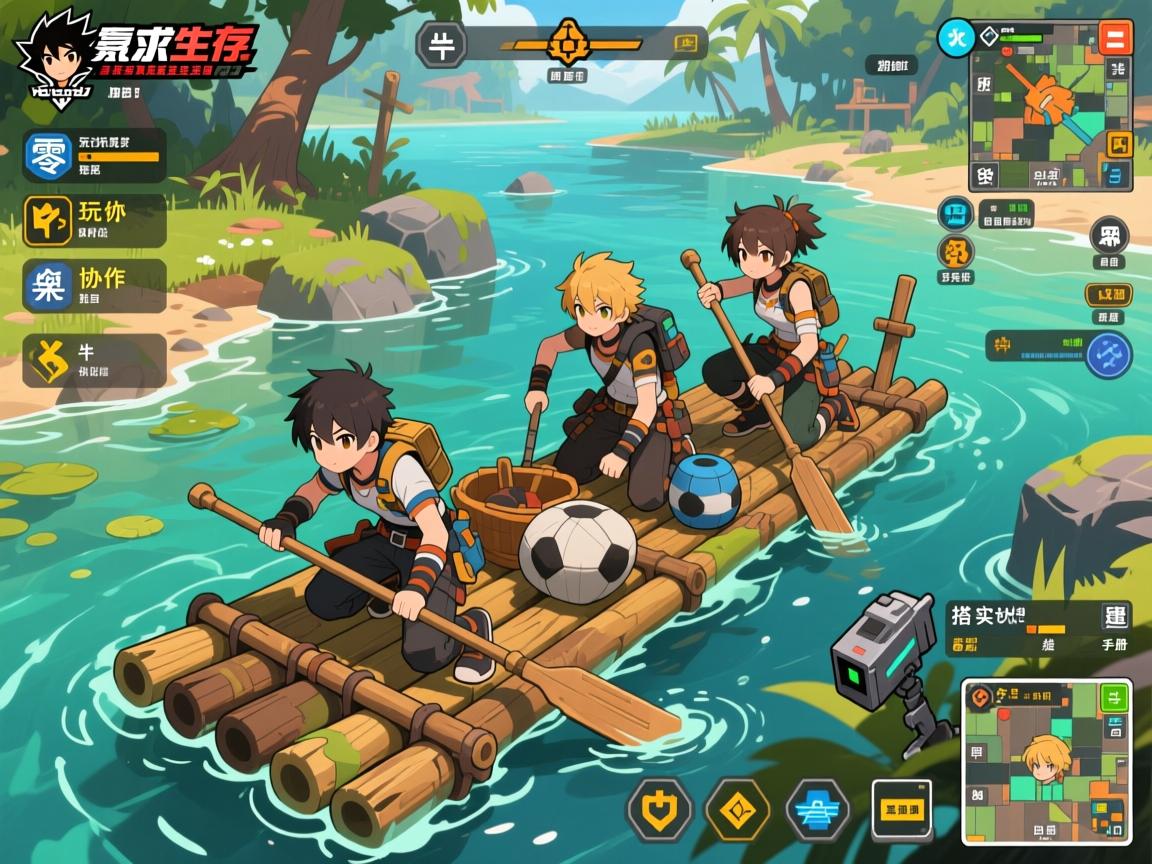Select the 协作 co-op entry
This screenshot has width=1152, height=864.
94,285
